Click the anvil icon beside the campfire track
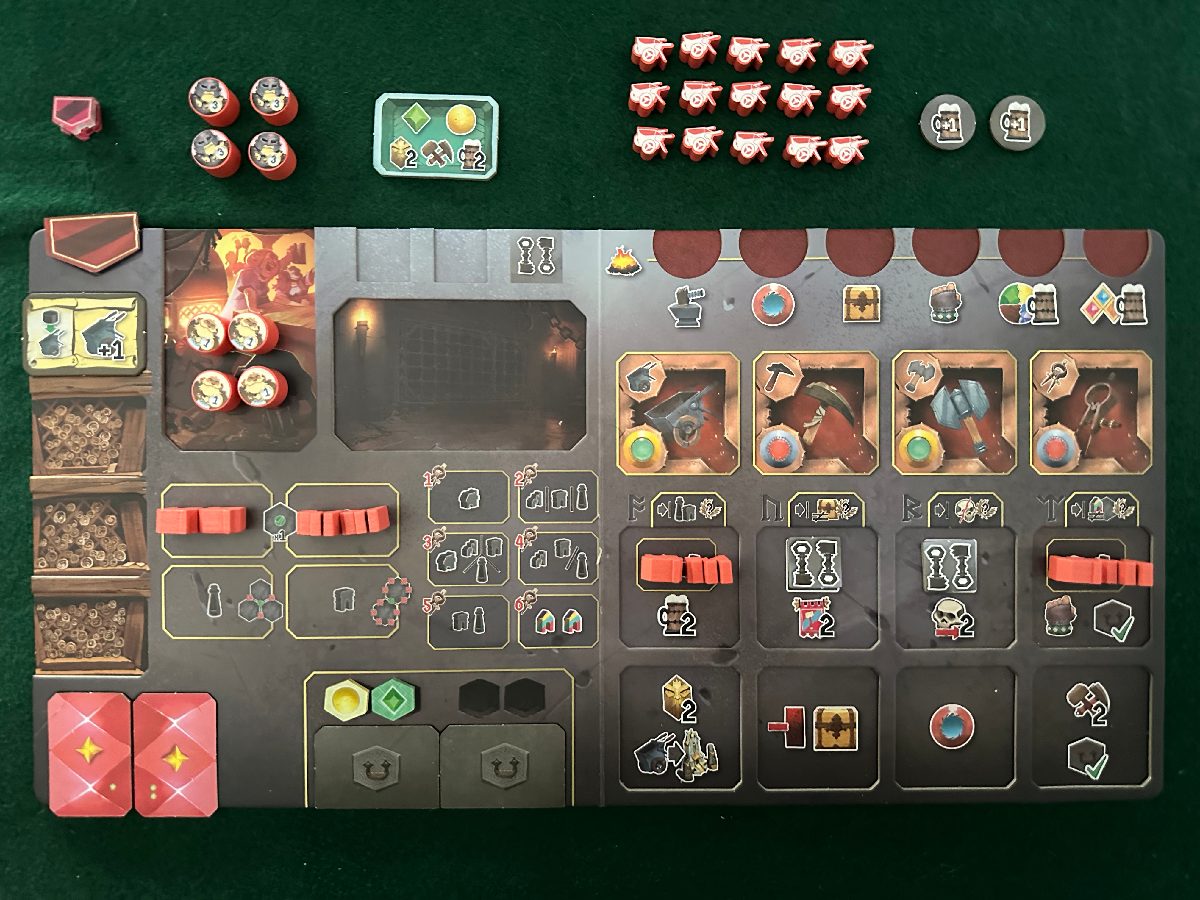 [x=687, y=304]
